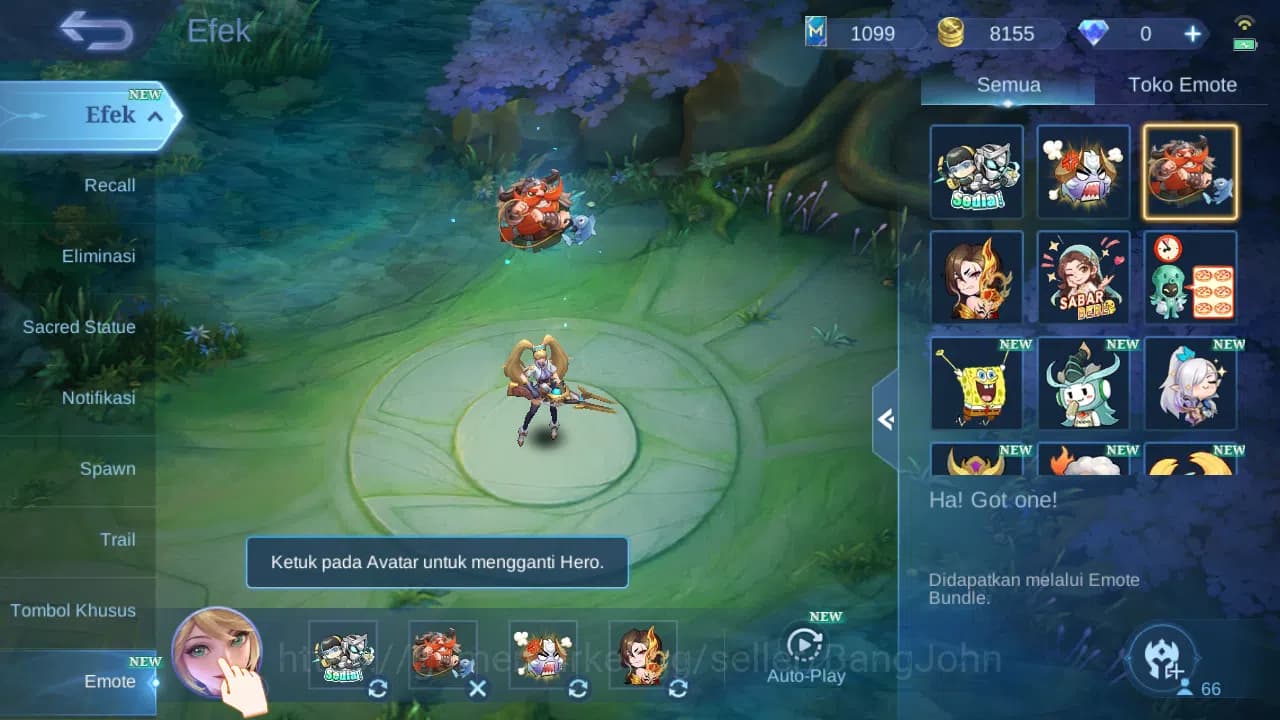Open the Recall customization section
The width and height of the screenshot is (1280, 720).
click(109, 185)
